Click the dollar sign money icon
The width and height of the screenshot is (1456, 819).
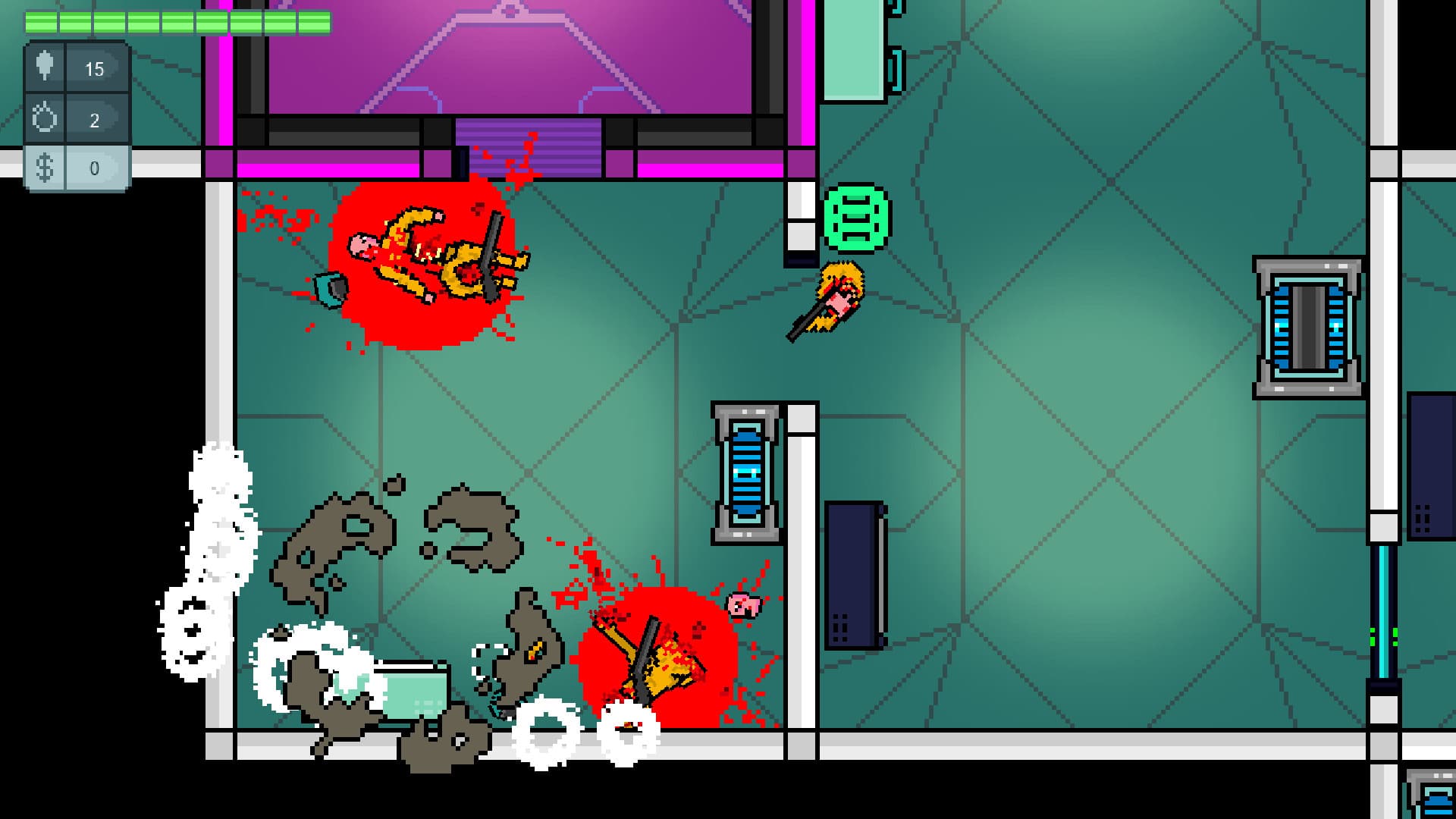pos(43,168)
